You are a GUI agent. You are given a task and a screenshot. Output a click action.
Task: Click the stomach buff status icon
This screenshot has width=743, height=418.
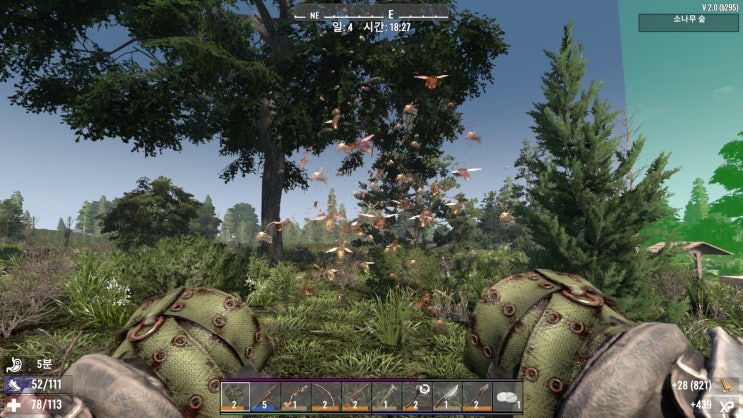[x=13, y=364]
